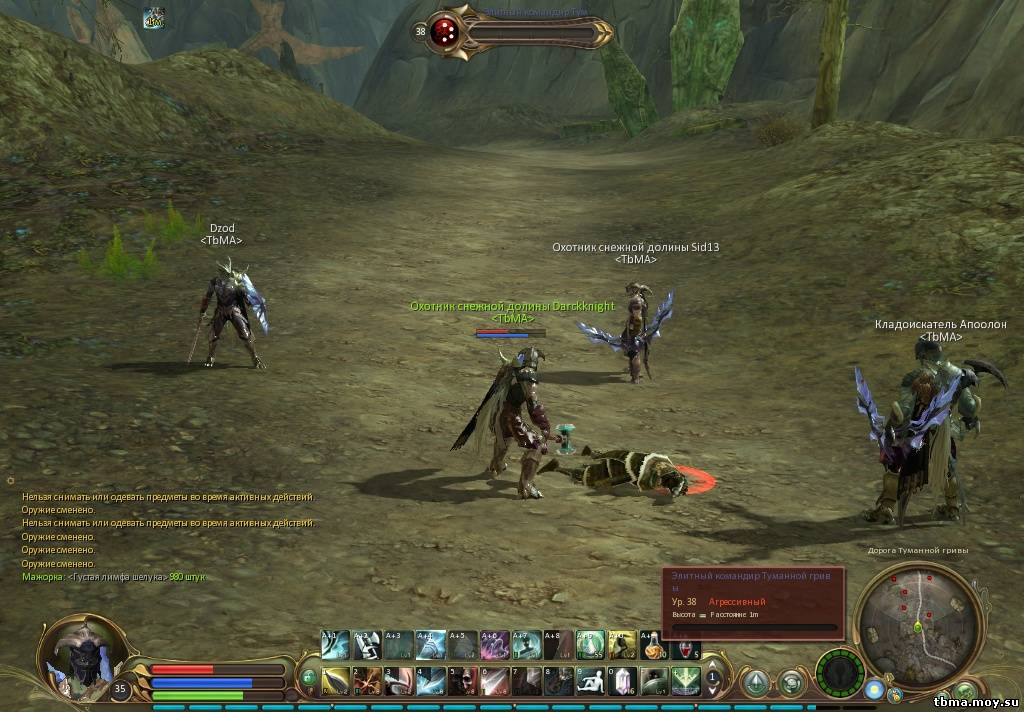Viewport: 1024px width, 712px height.
Task: Activate the purple lightning skill labeled A+6
Action: [x=494, y=646]
